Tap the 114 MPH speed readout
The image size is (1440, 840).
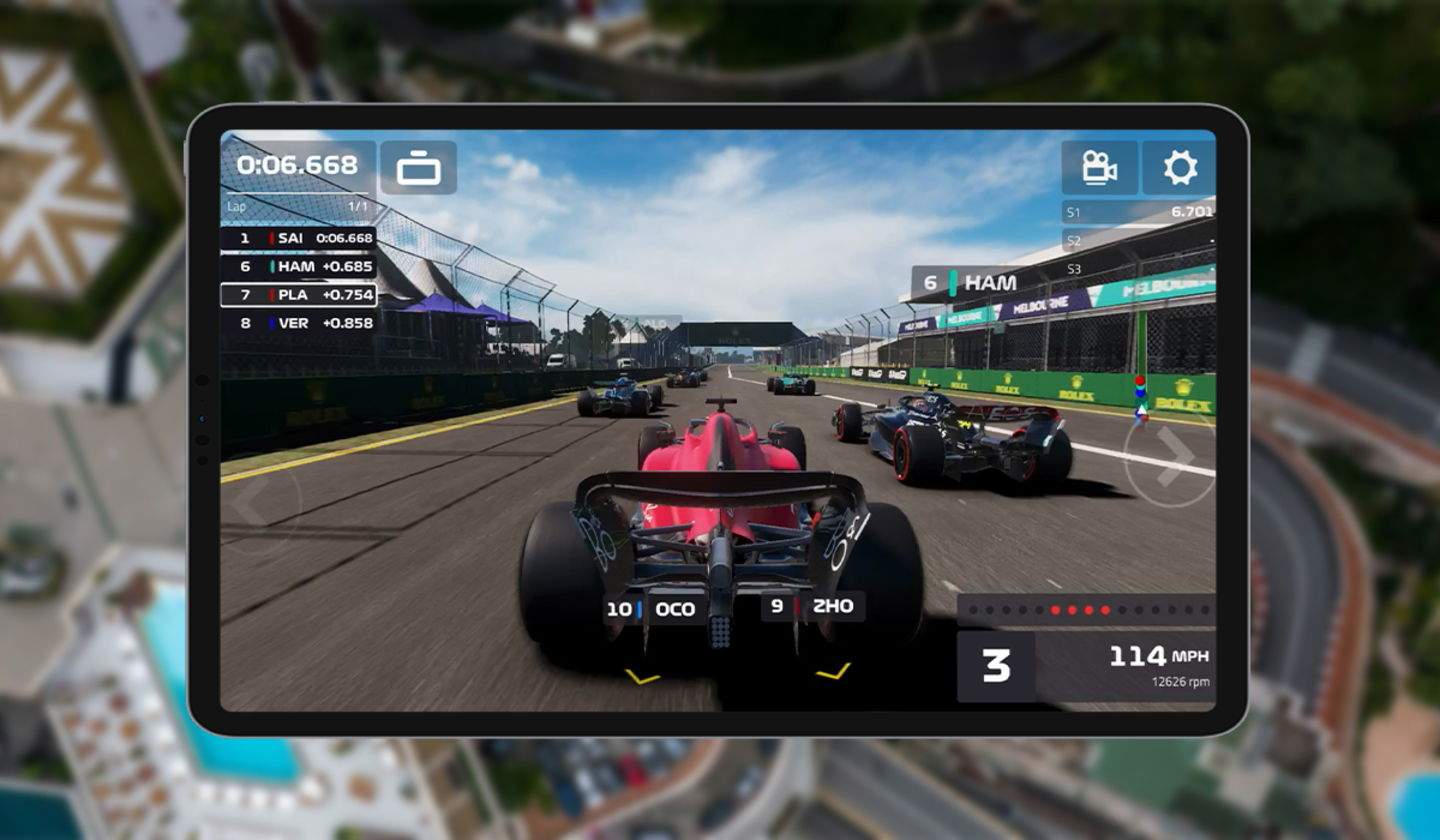coord(1160,655)
